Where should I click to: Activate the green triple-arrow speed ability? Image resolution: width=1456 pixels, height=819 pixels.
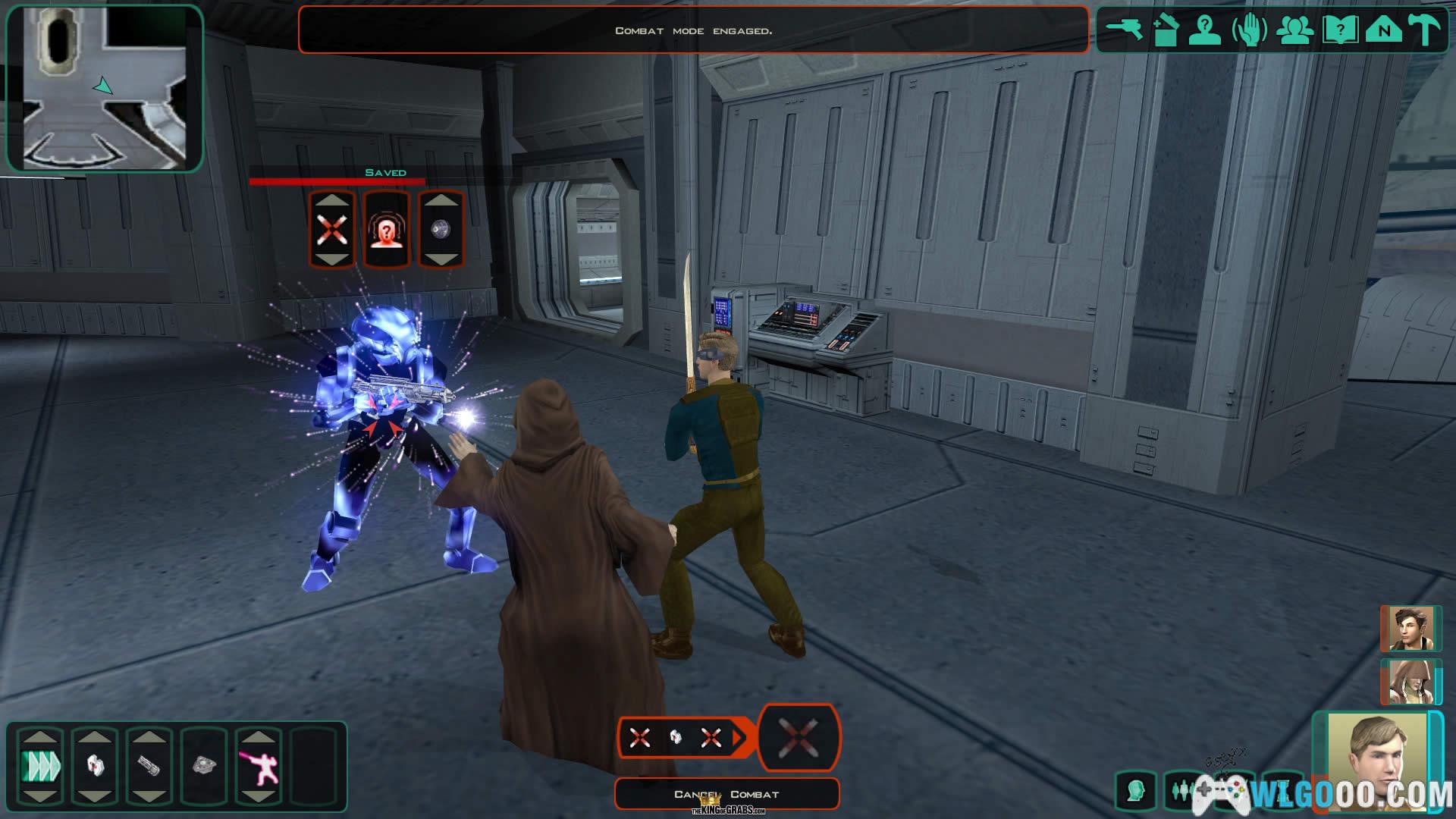(40, 766)
